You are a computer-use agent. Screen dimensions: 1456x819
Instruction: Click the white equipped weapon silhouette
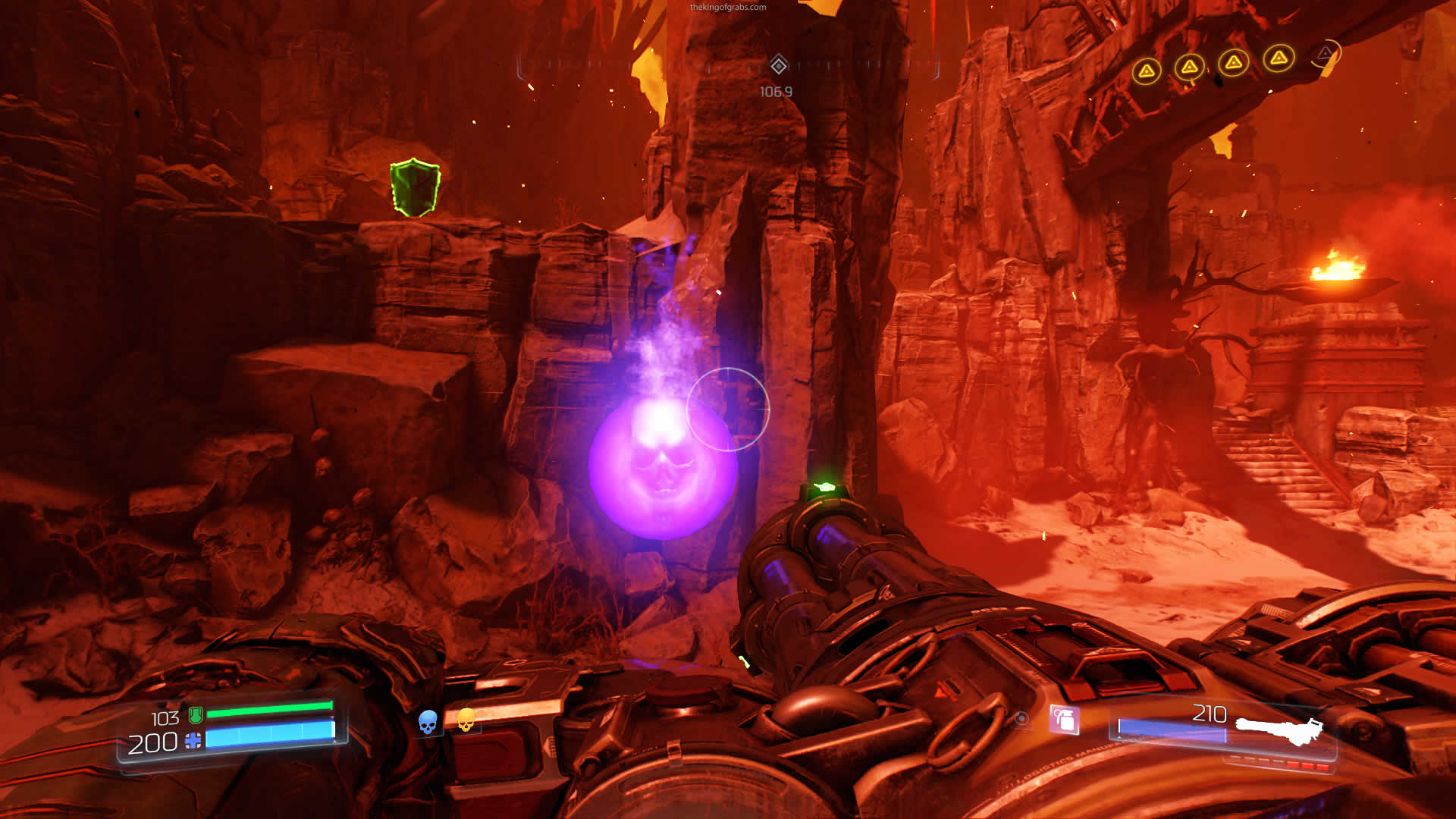tap(1279, 730)
